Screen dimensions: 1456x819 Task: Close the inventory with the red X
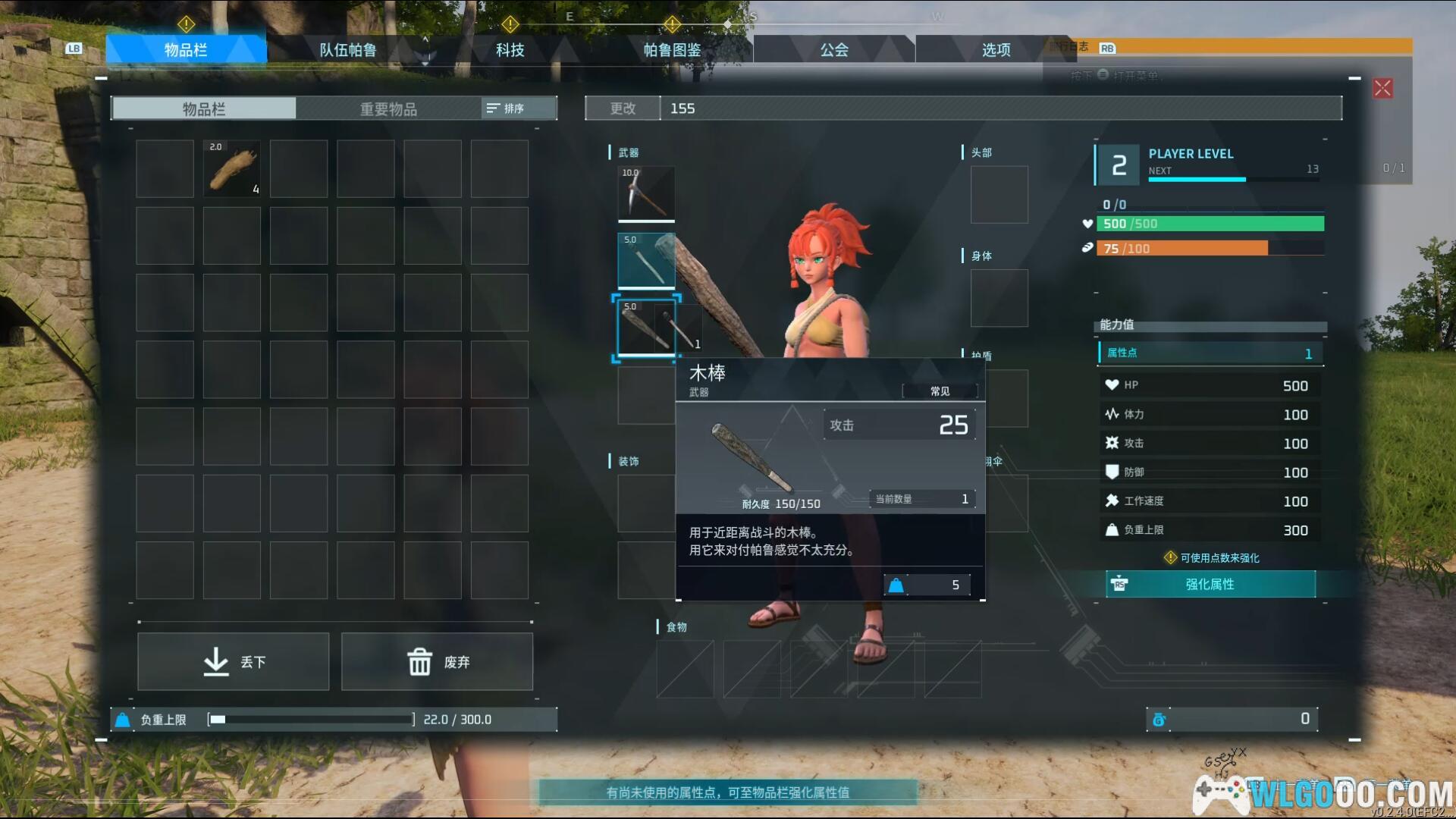[x=1382, y=89]
